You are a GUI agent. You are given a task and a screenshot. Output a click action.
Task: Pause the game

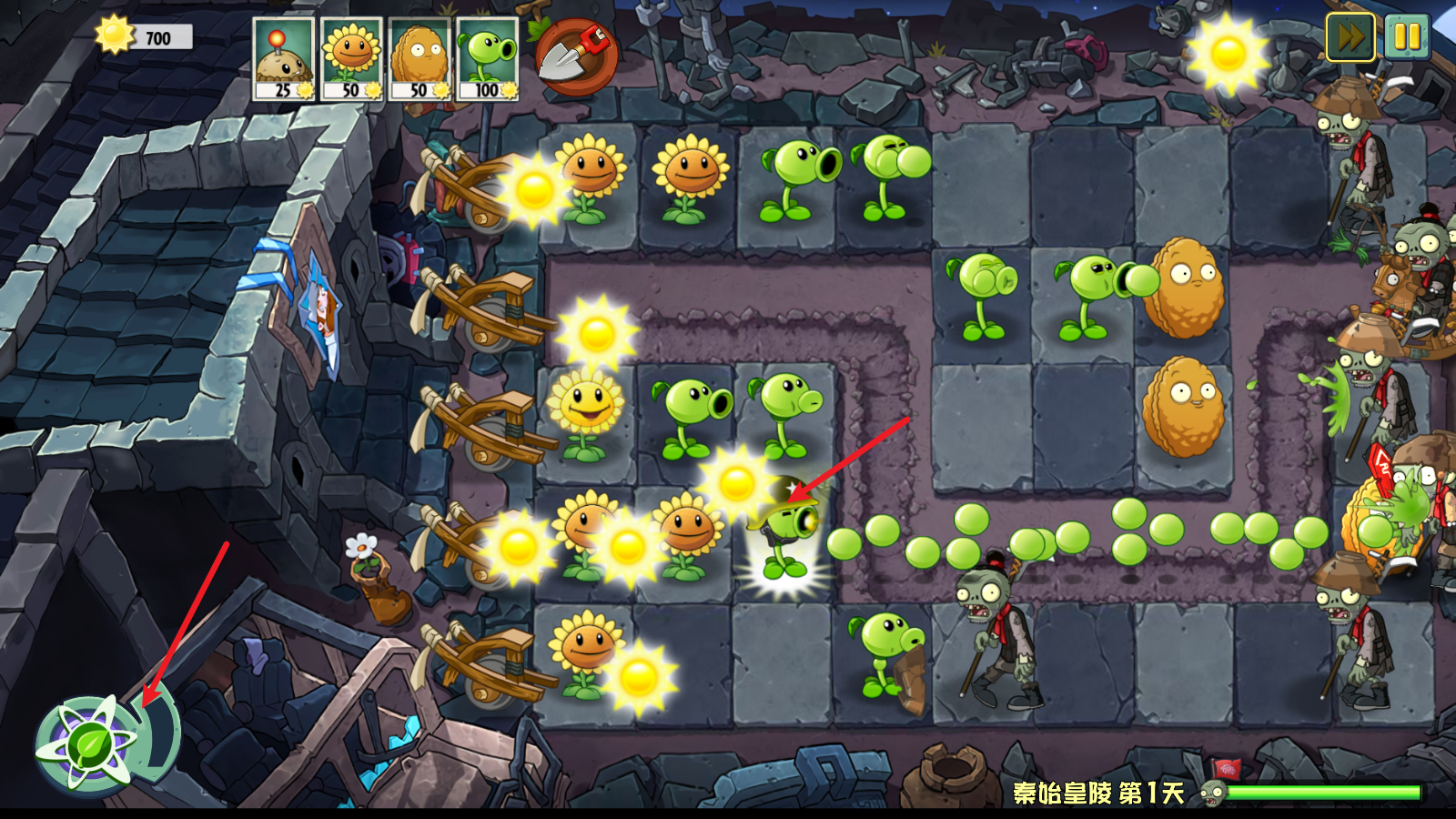coord(1407,37)
